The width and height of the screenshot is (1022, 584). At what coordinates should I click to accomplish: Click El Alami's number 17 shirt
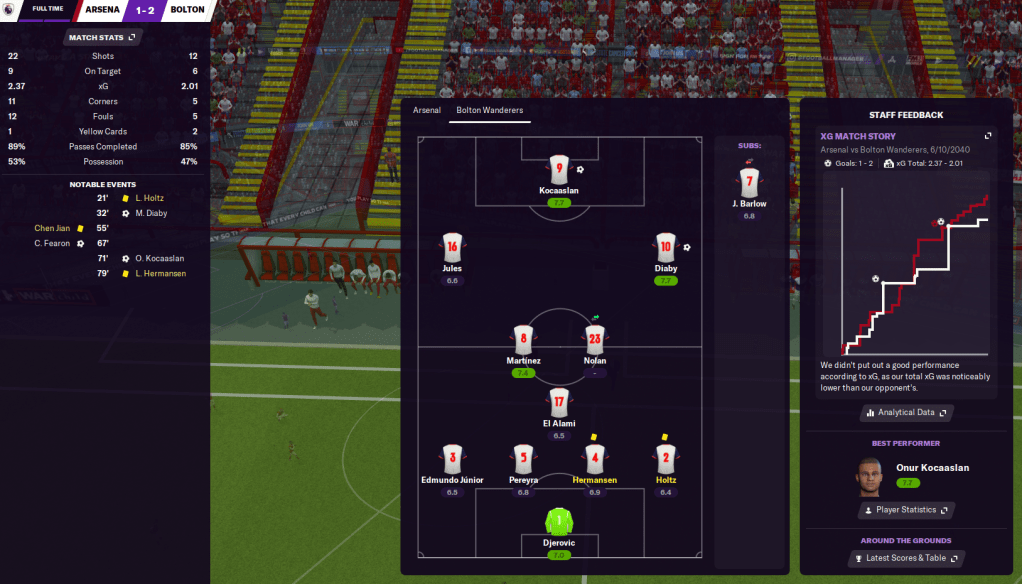[559, 403]
